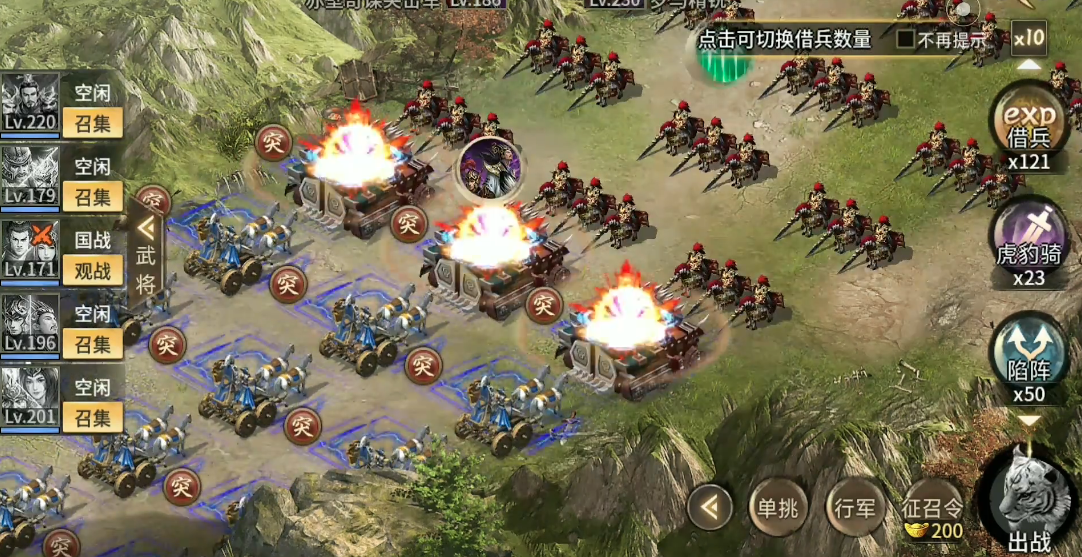Activate the 虎豹骑 skill icon

pyautogui.click(x=1029, y=242)
